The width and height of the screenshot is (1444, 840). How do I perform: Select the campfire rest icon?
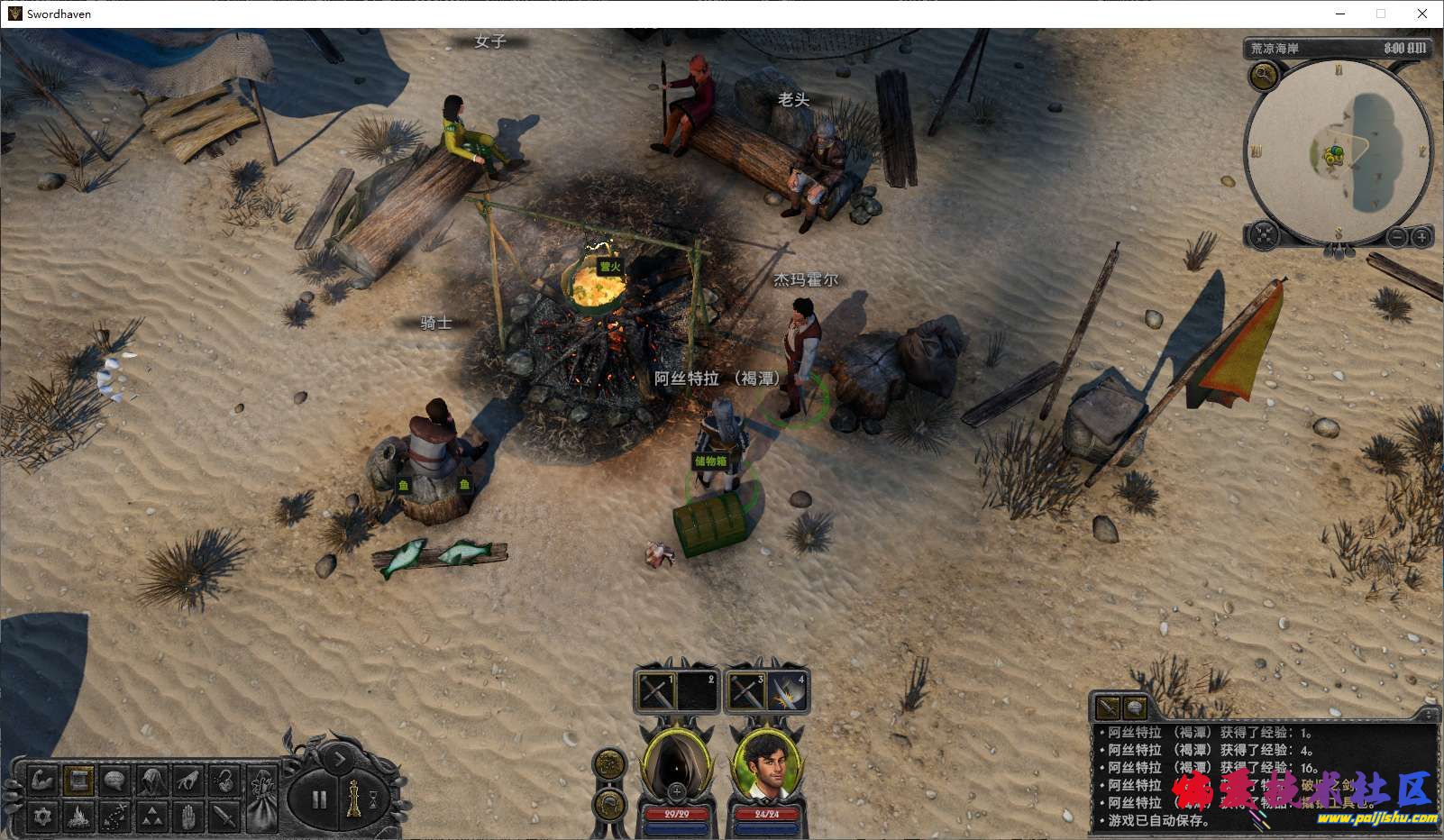78,817
